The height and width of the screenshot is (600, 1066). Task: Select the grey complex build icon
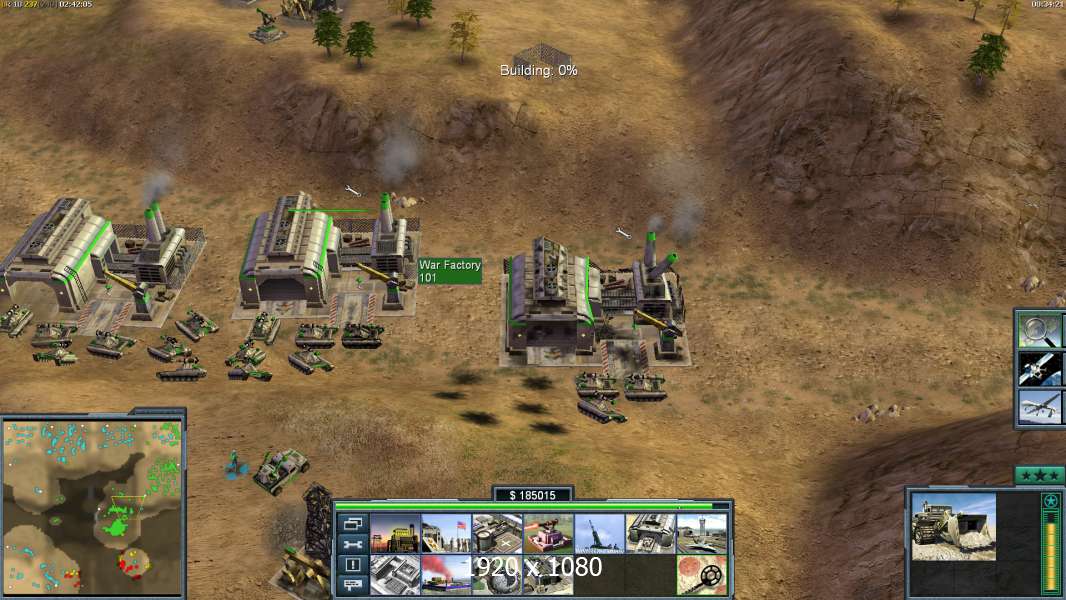[395, 574]
